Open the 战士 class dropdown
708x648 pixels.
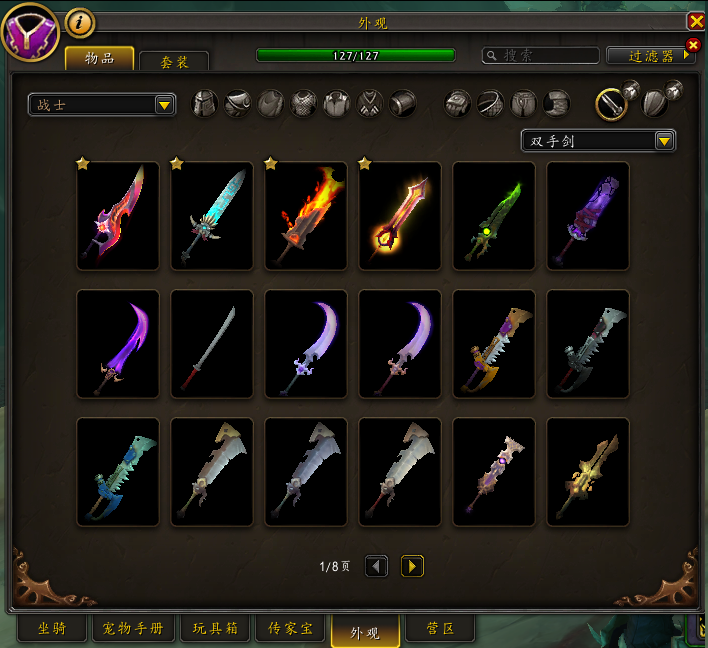point(102,104)
